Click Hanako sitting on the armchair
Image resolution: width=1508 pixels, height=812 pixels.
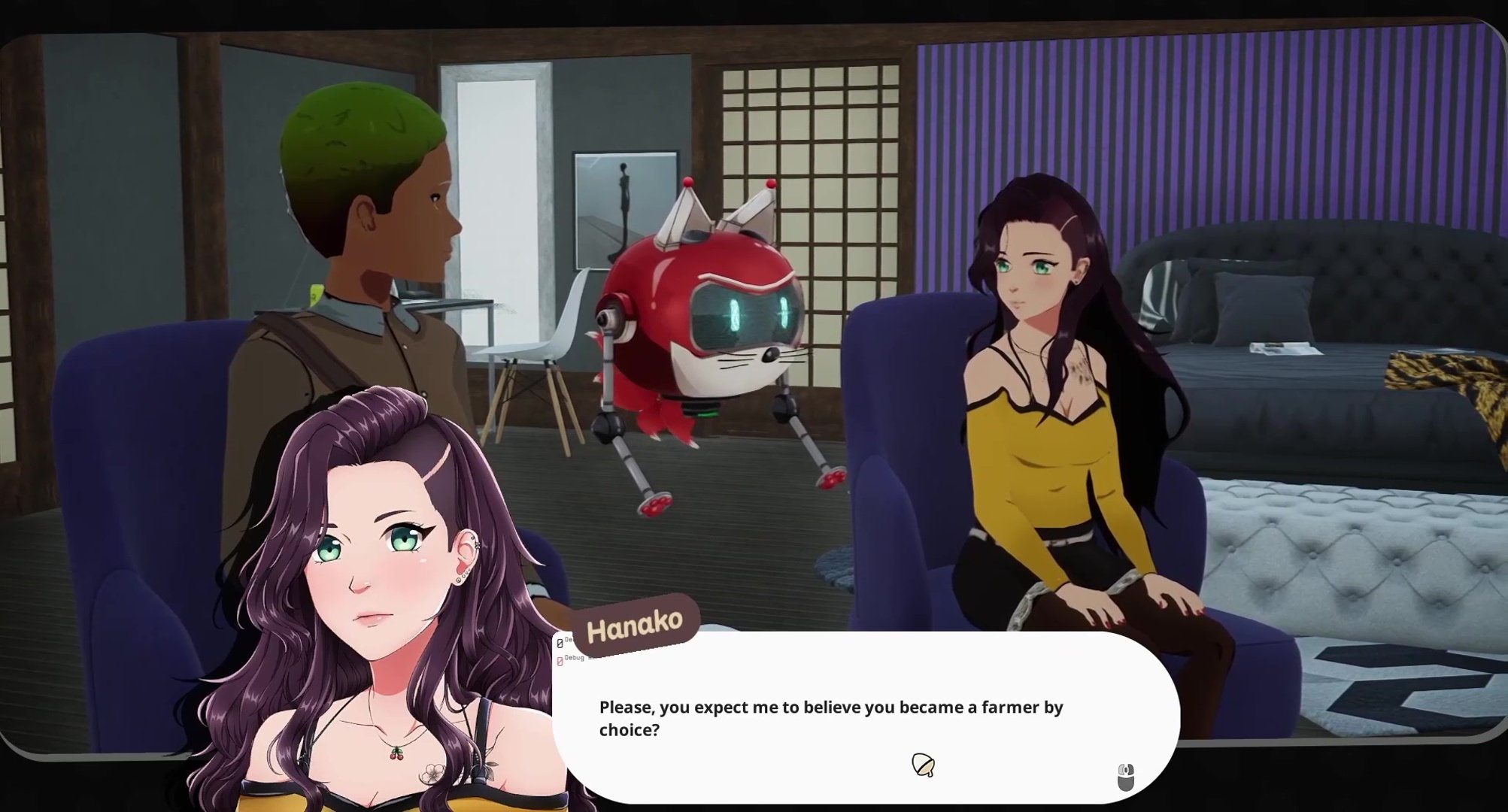click(1045, 414)
